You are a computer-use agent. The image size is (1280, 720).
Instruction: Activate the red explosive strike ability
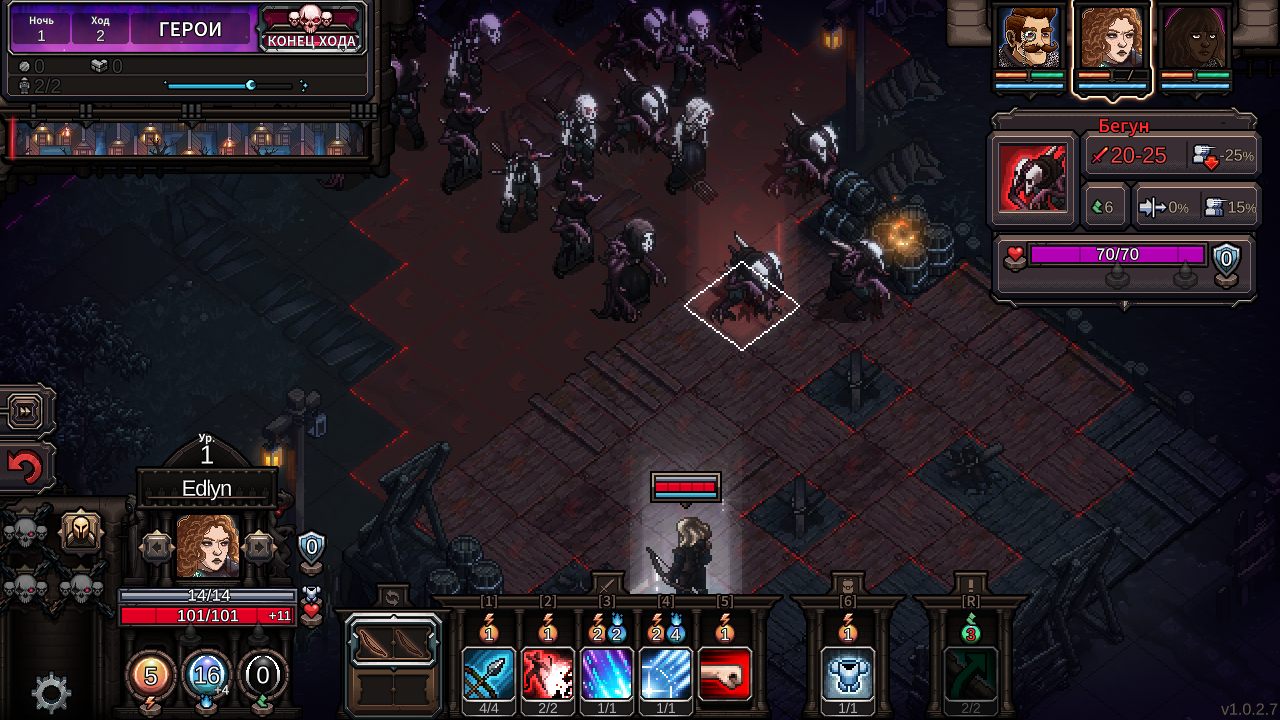coord(548,674)
